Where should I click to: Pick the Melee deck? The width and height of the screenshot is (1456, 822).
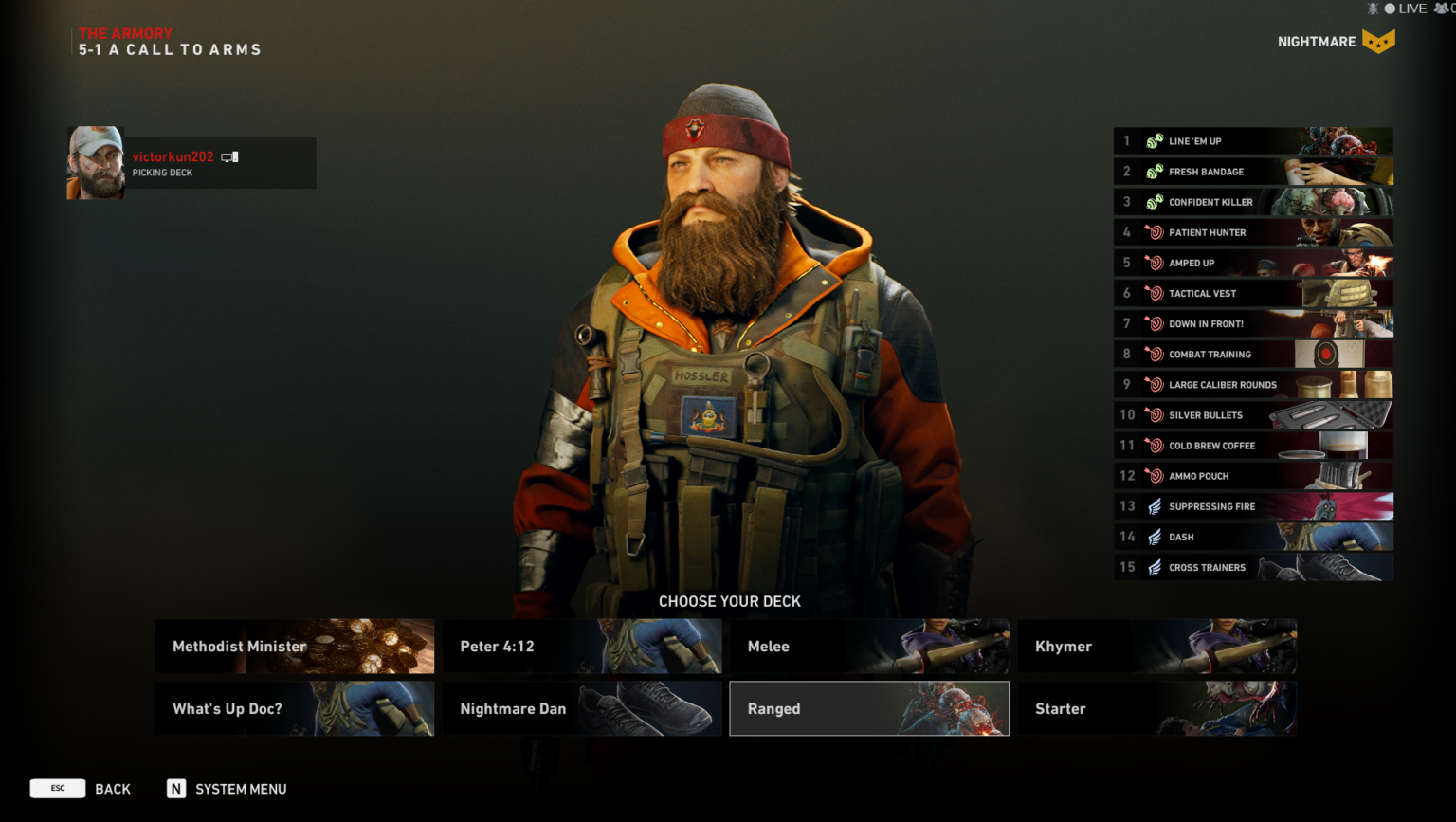click(x=868, y=647)
